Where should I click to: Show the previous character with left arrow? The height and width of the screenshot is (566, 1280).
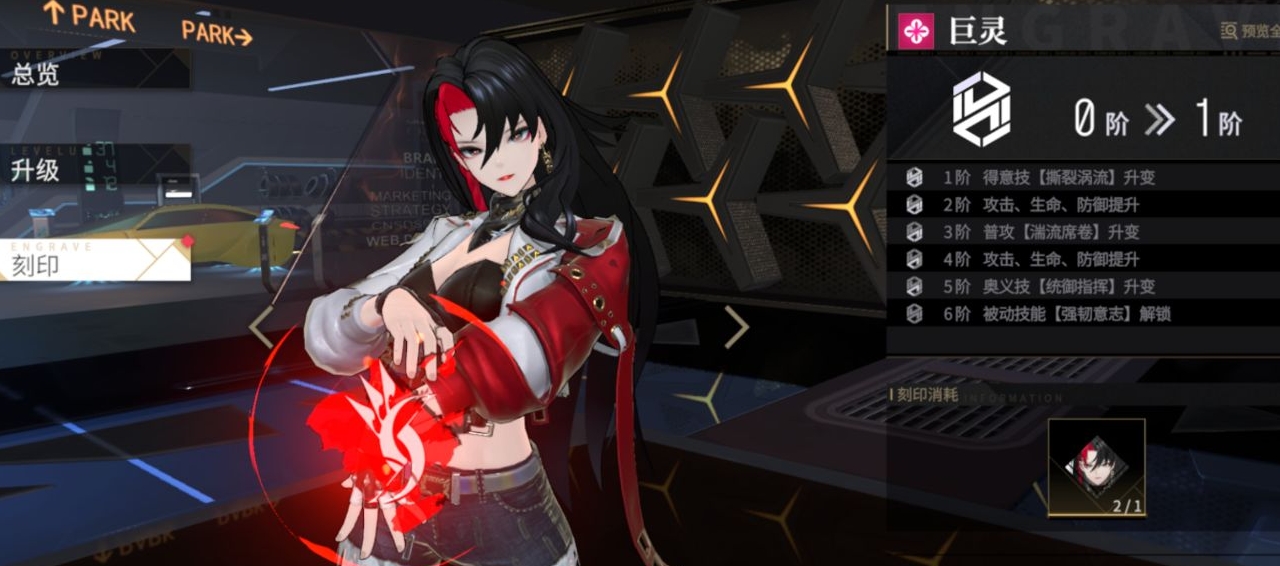[261, 327]
